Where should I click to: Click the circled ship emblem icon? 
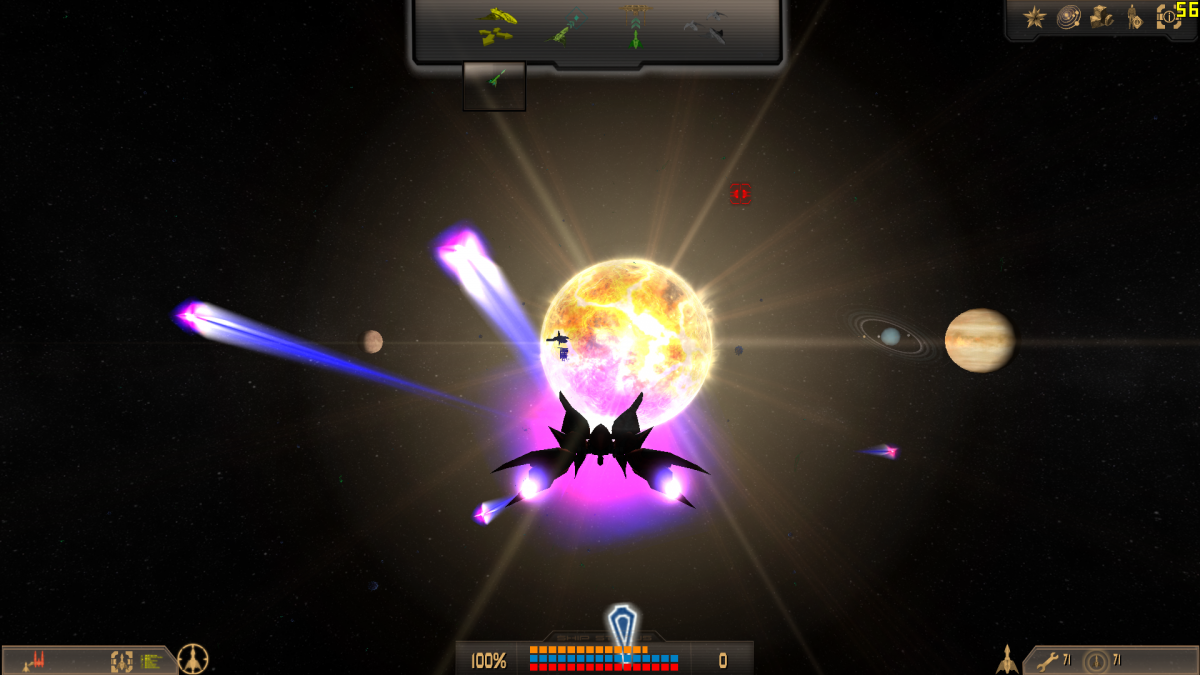(x=193, y=659)
